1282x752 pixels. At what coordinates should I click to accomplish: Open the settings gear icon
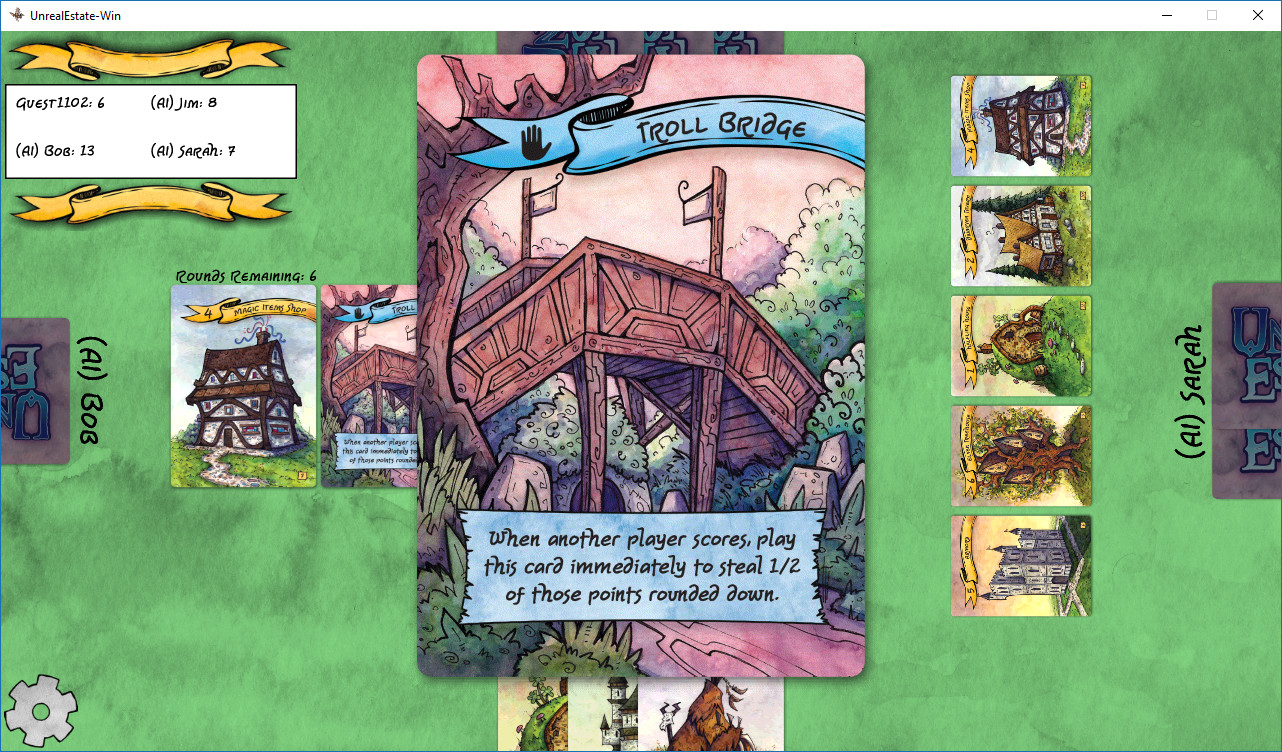[x=42, y=712]
